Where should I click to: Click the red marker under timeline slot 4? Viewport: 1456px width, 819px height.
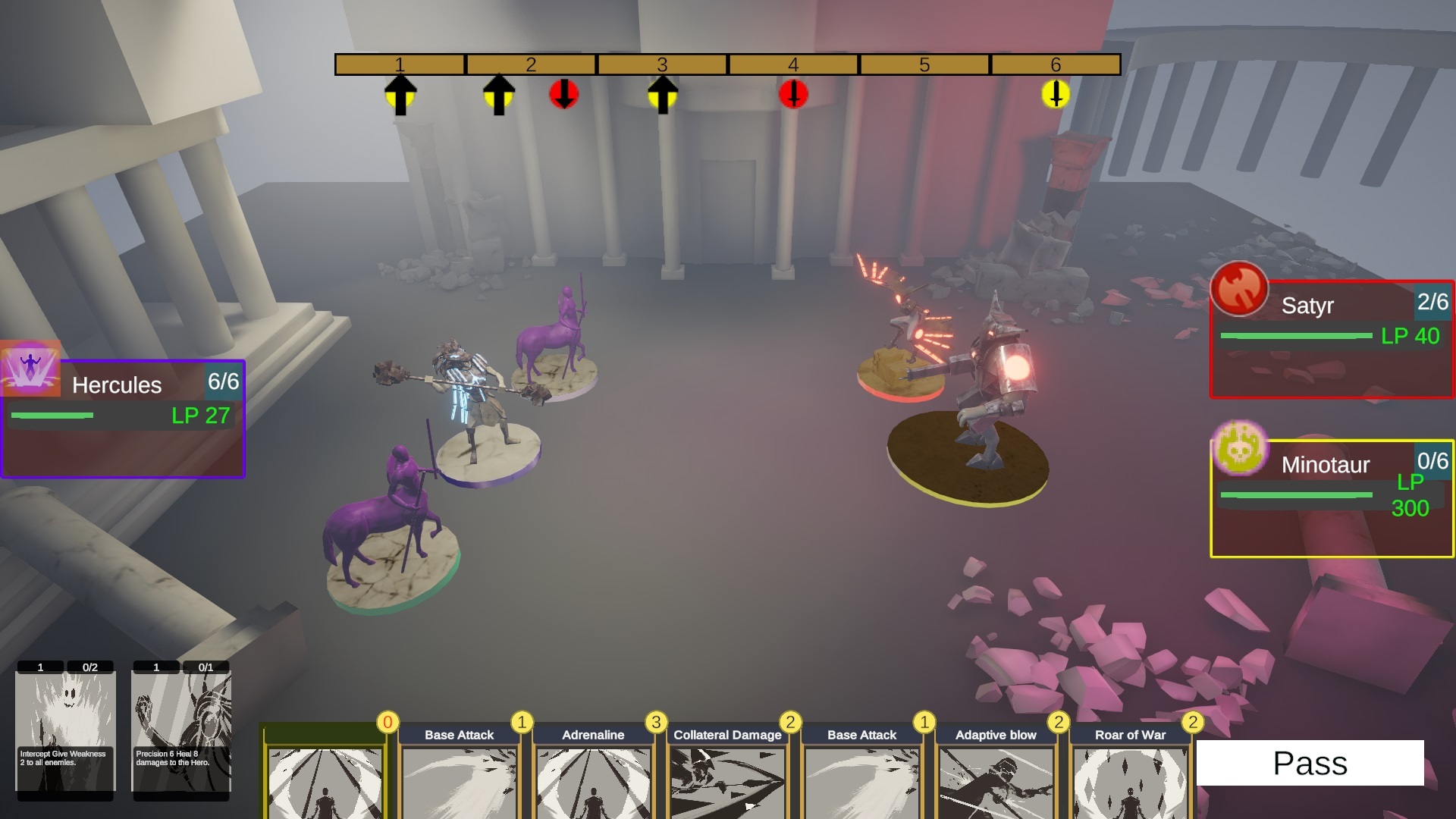point(793,95)
